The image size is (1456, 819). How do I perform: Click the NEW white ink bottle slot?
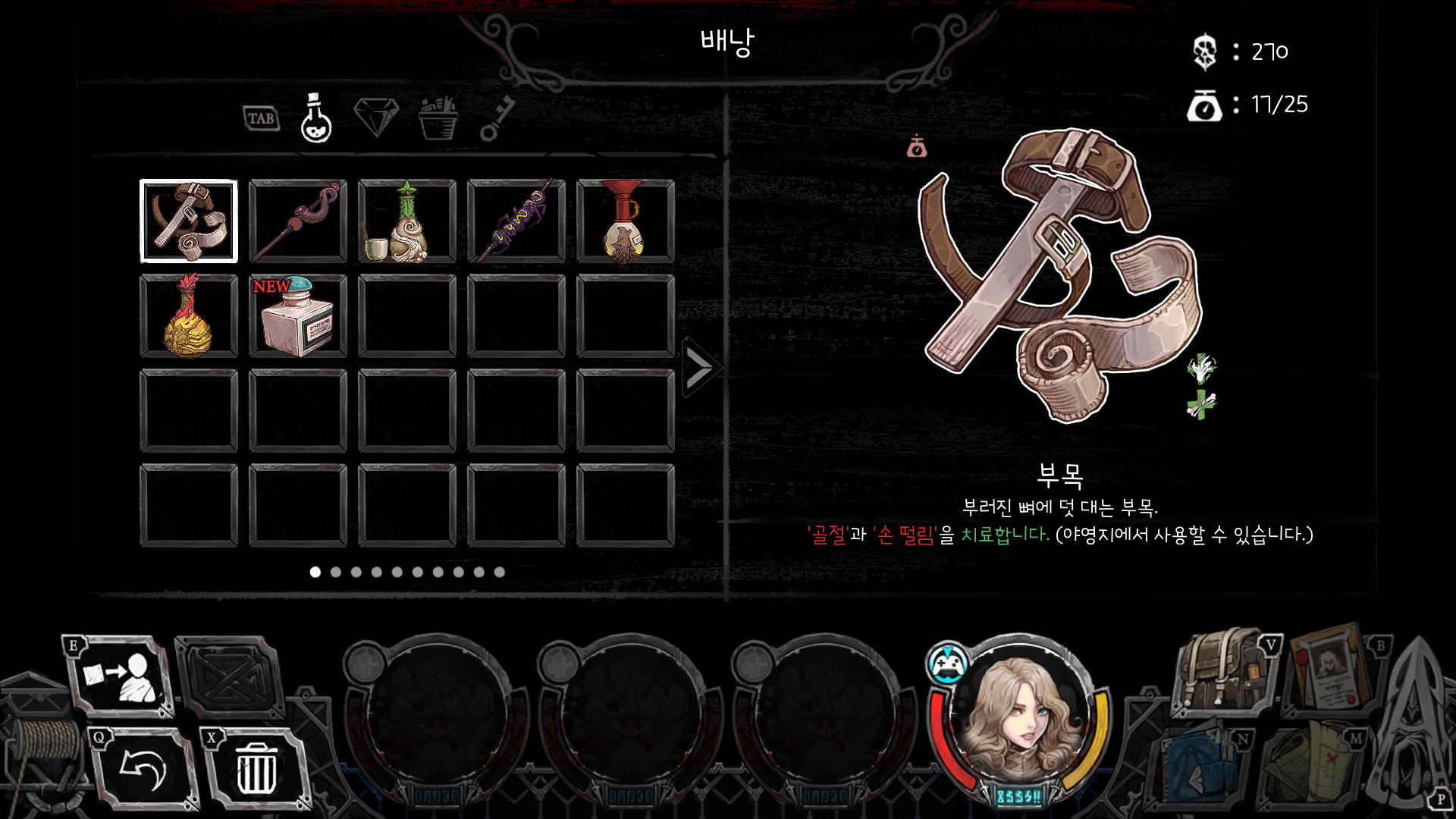pos(298,316)
